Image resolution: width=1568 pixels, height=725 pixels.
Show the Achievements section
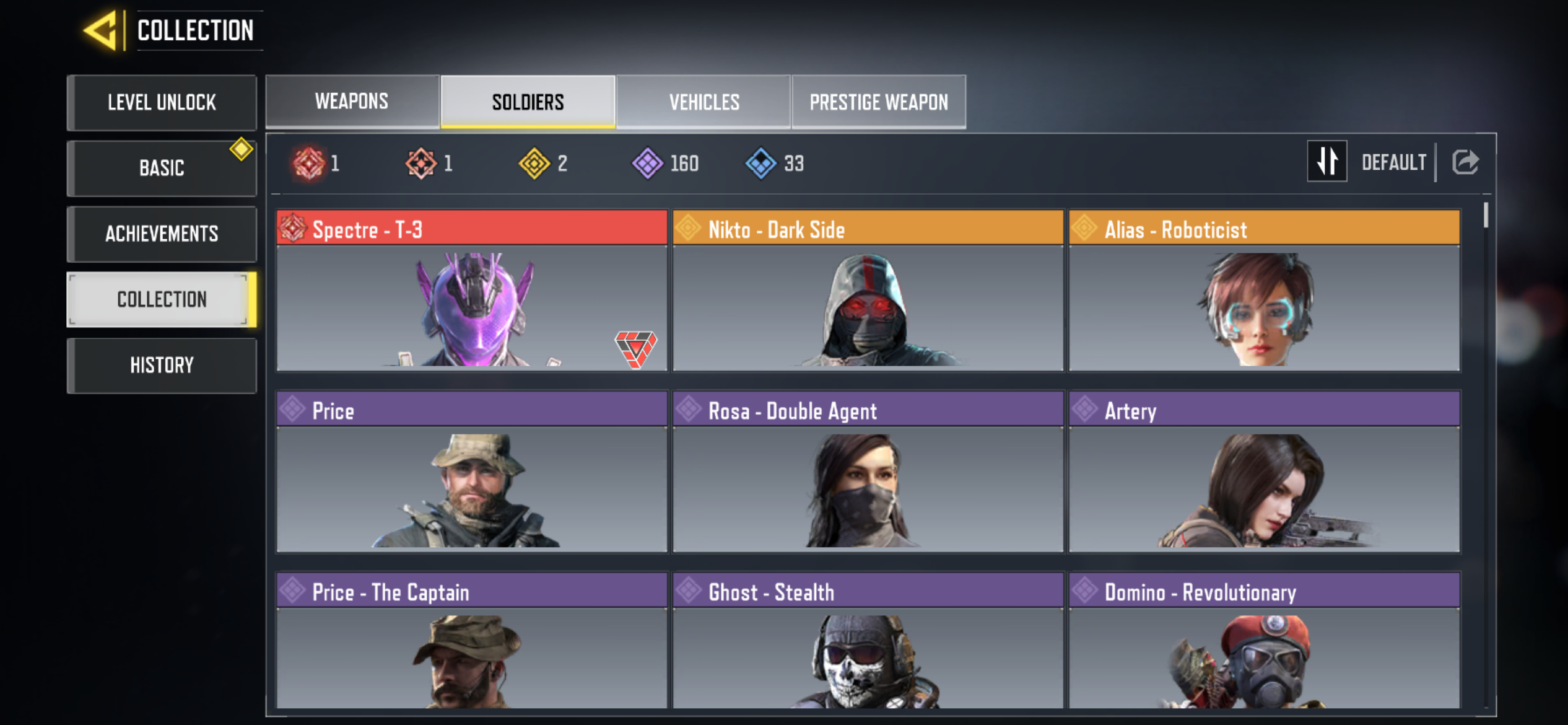[162, 234]
